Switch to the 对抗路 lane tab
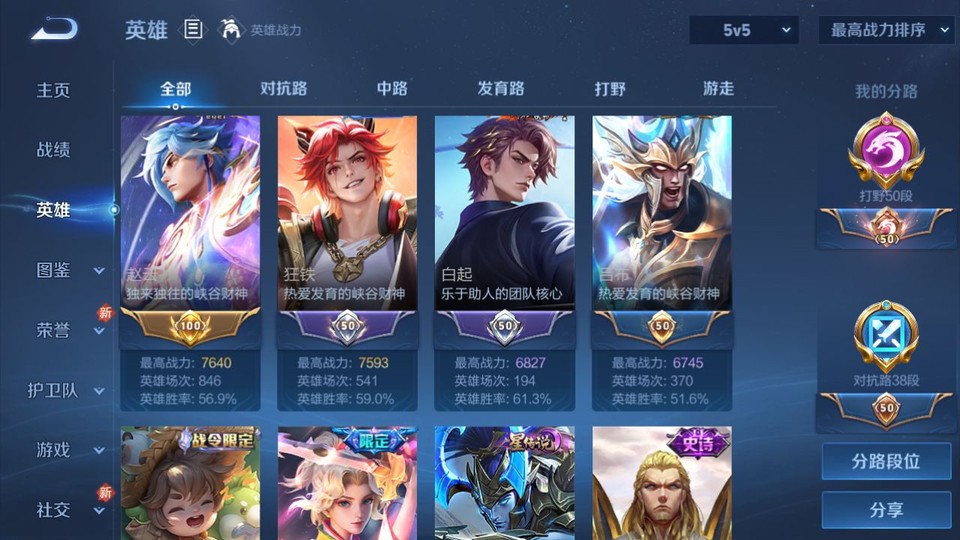 (x=283, y=88)
